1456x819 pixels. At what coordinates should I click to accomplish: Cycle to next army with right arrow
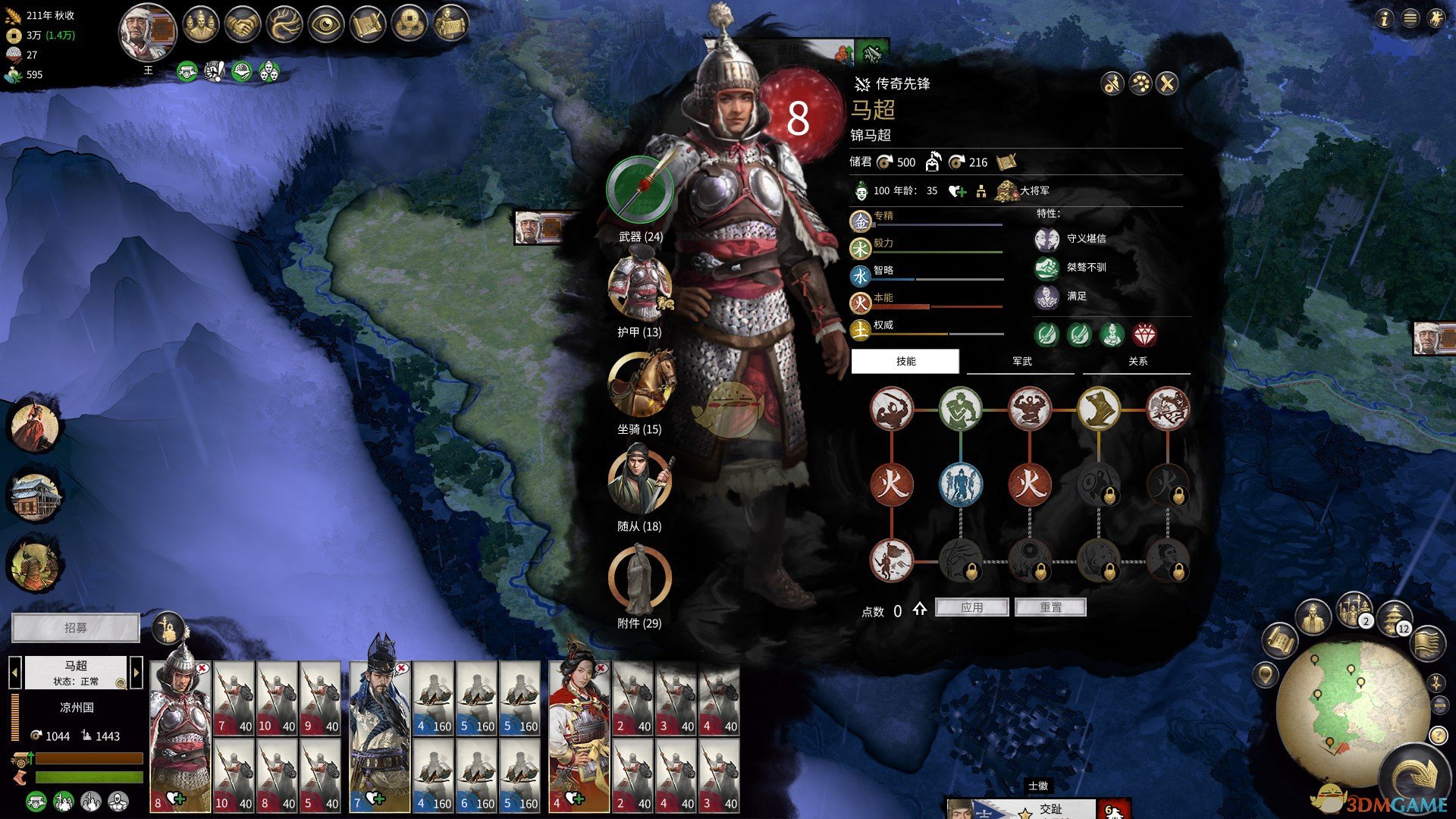(136, 672)
